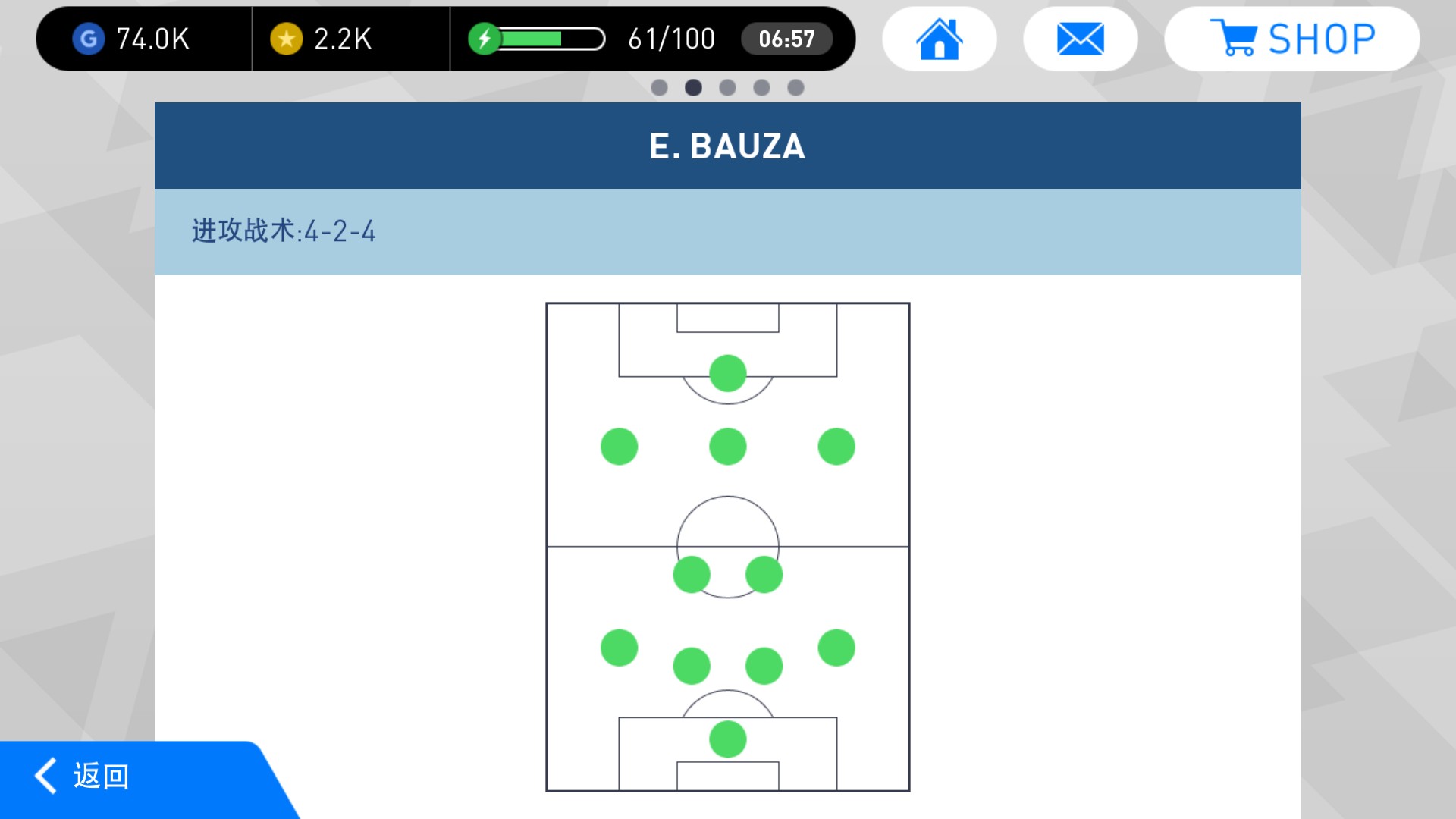Click the gold star currency icon
1456x819 pixels.
click(x=285, y=39)
